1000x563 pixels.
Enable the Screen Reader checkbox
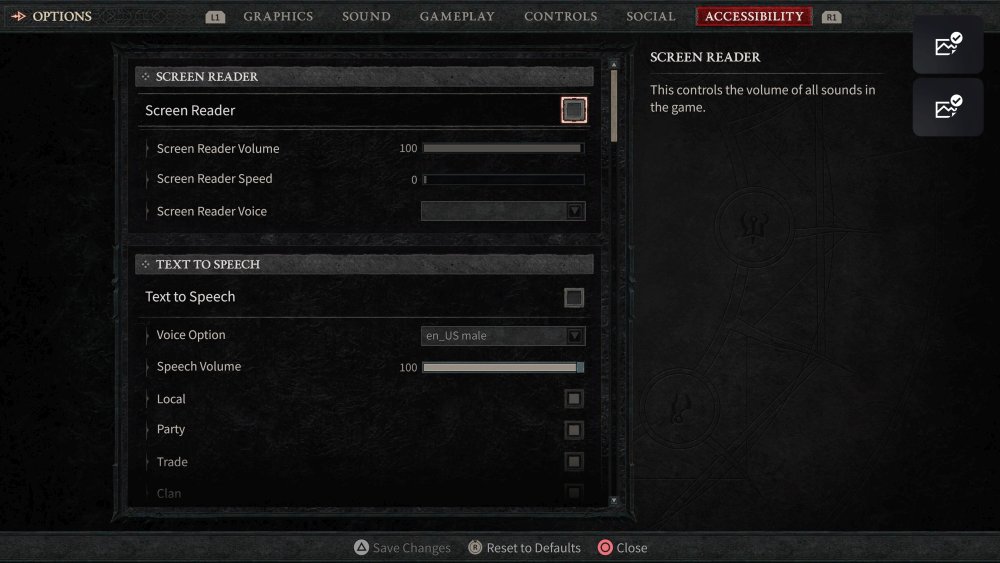pos(574,110)
